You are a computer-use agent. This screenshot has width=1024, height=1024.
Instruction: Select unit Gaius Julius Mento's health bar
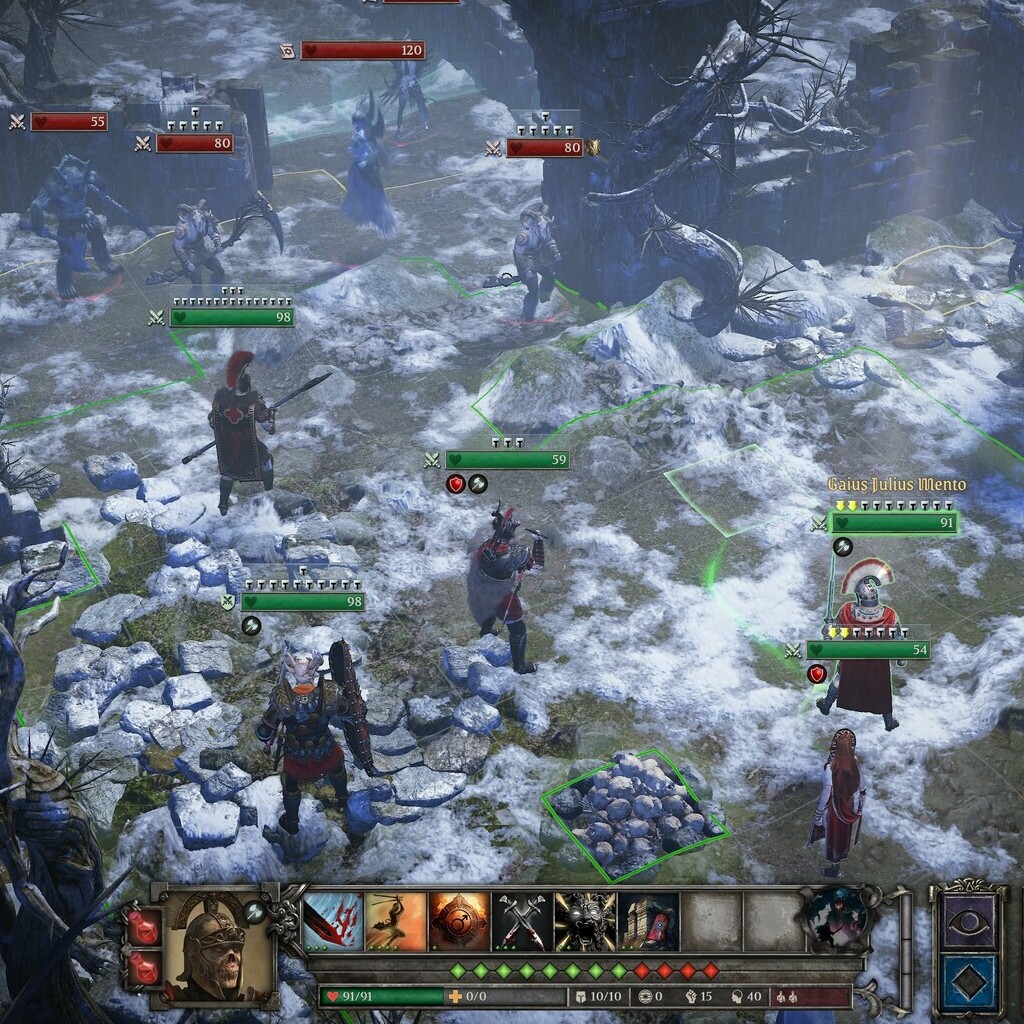point(893,522)
